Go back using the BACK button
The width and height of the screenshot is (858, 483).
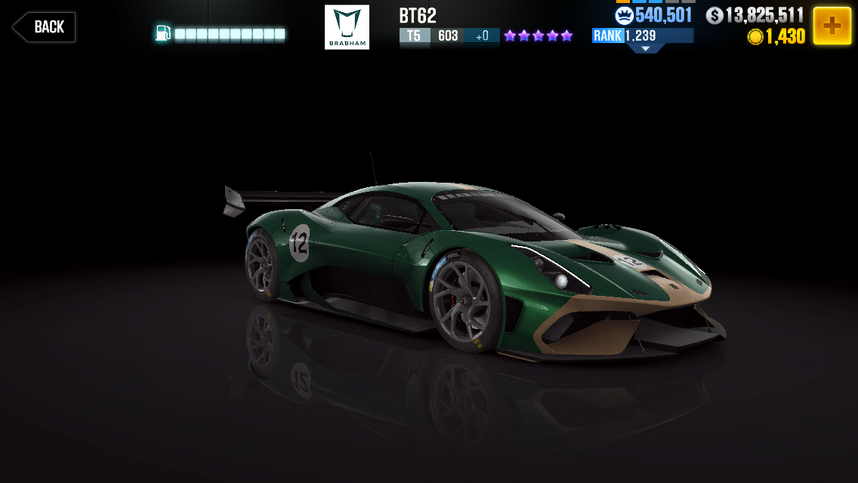coord(44,27)
